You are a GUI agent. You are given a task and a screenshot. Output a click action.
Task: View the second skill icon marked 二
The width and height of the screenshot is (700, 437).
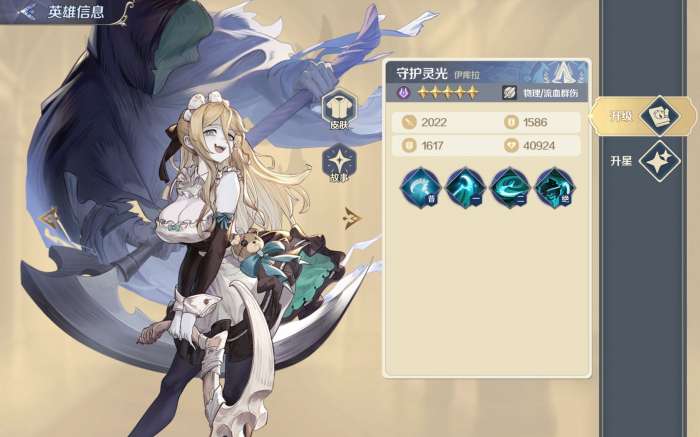tap(508, 187)
